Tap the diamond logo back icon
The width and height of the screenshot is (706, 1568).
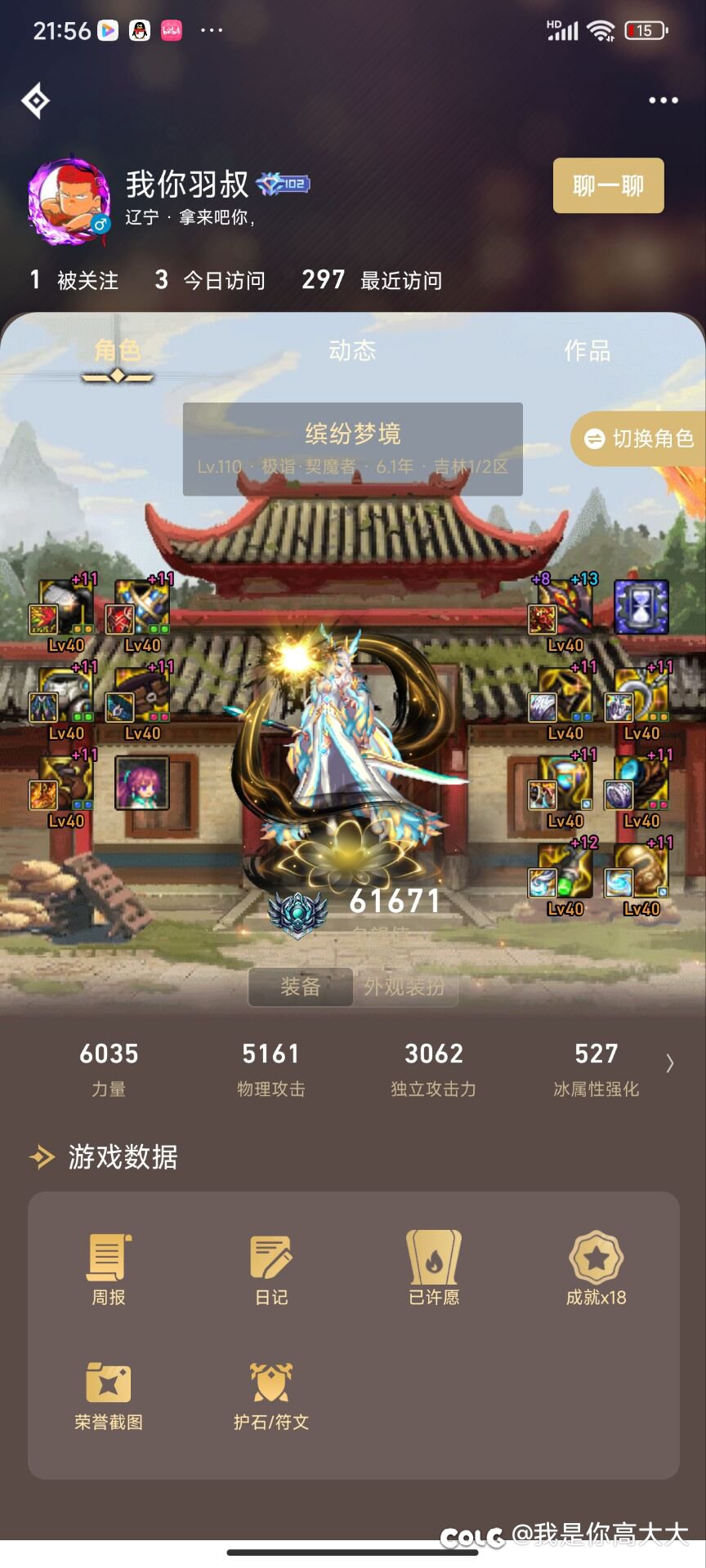[x=35, y=101]
